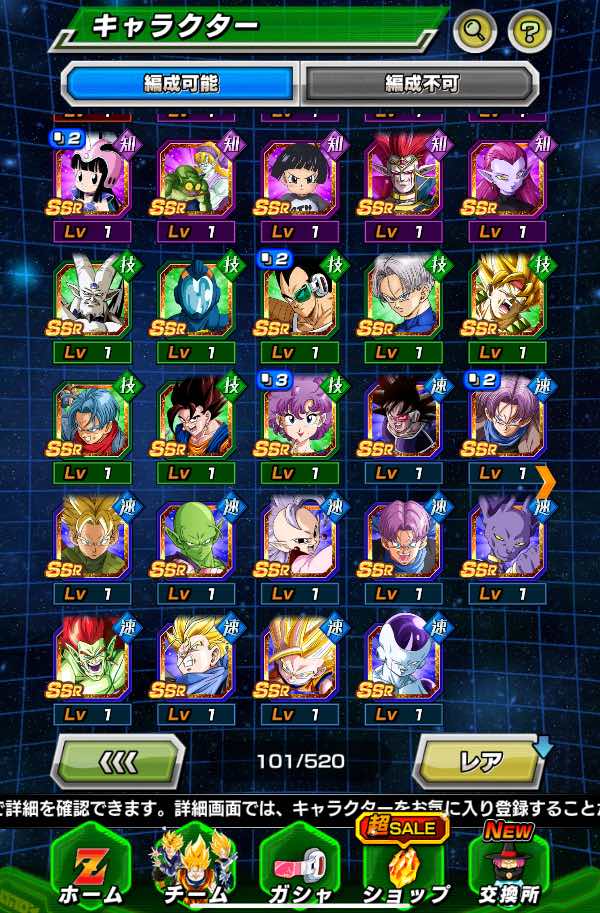
Task: Choose the Chi-Chi card in top row
Action: [x=92, y=178]
